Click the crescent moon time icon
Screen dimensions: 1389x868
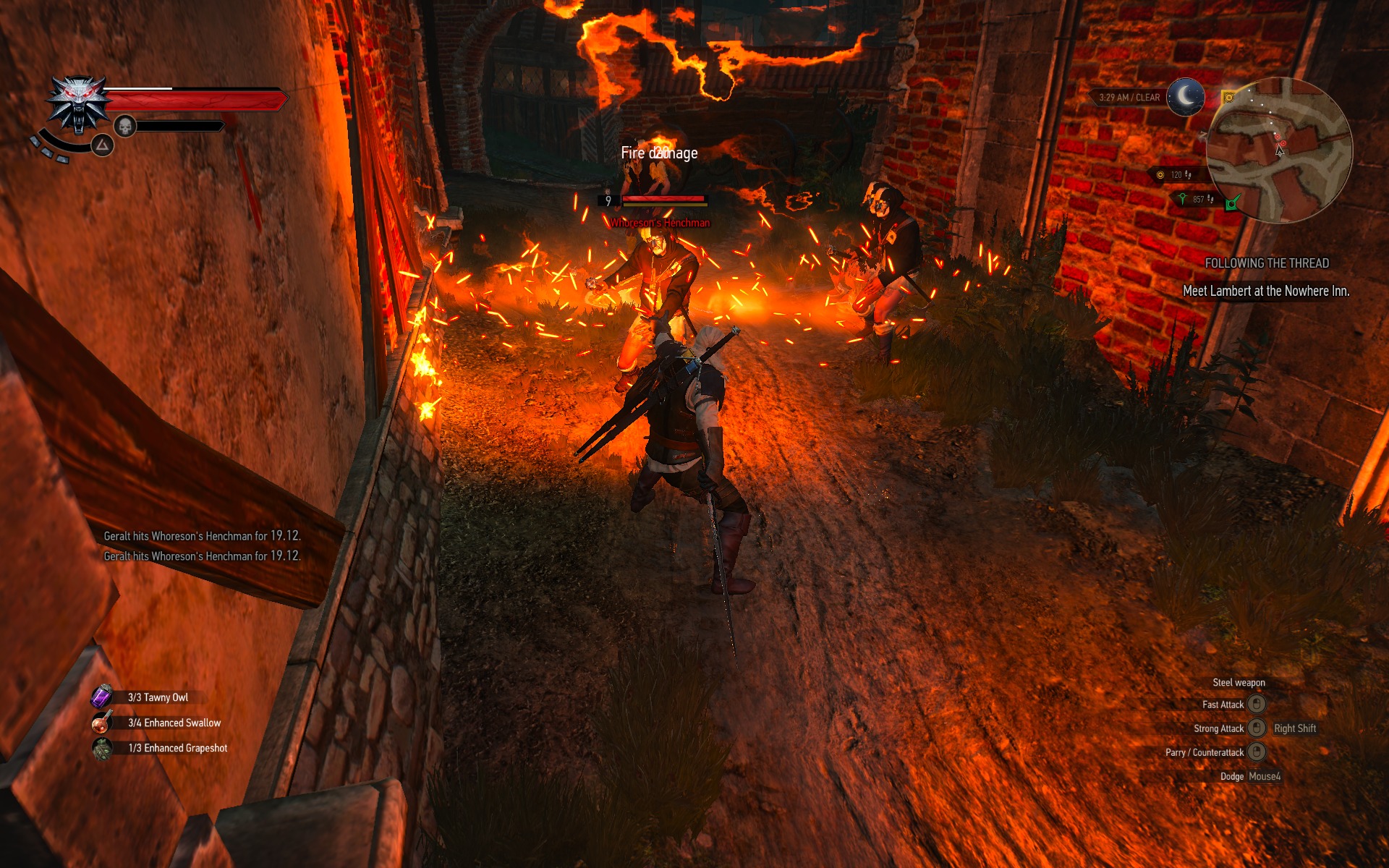click(x=1186, y=97)
